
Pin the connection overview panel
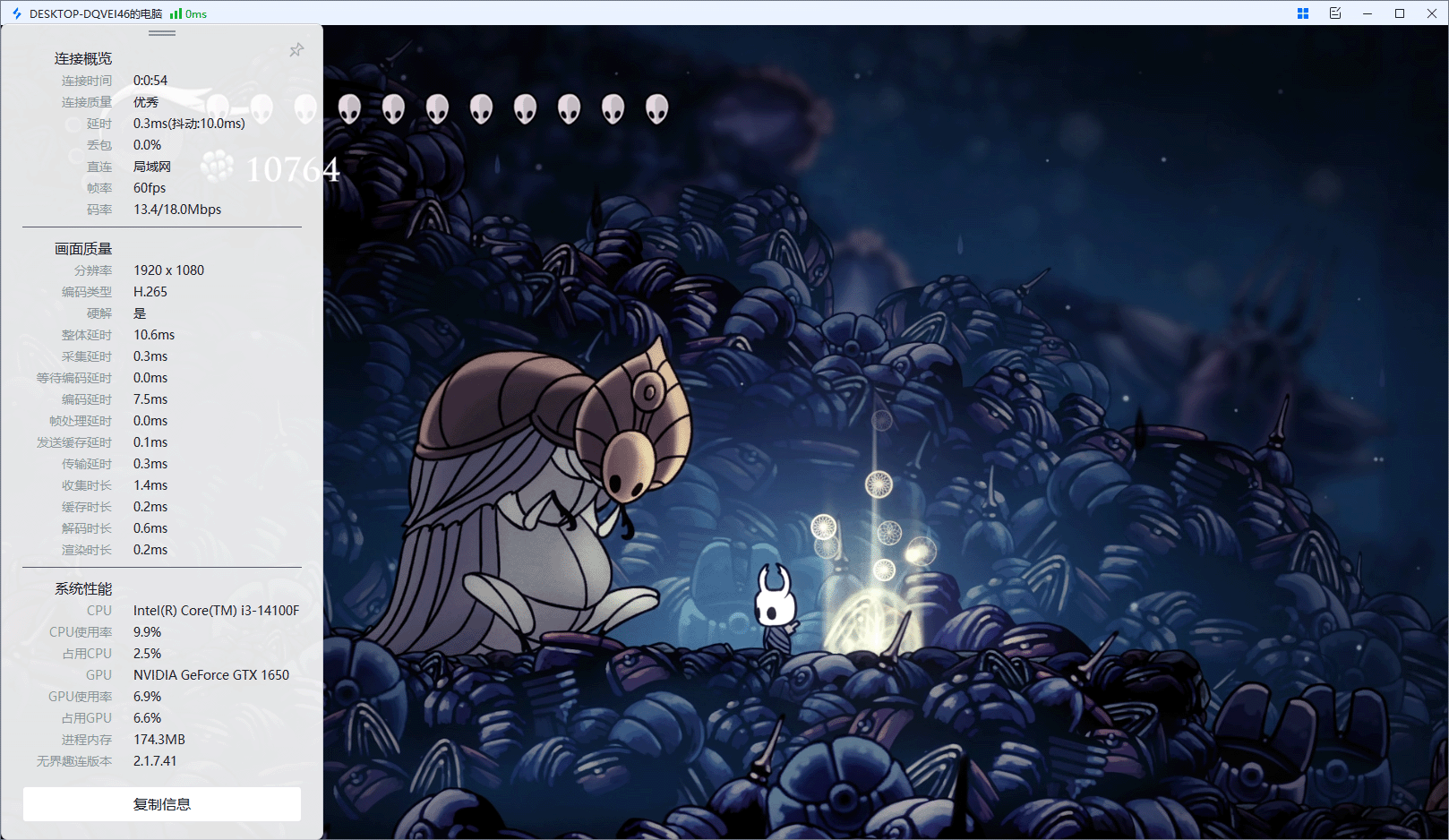coord(296,50)
